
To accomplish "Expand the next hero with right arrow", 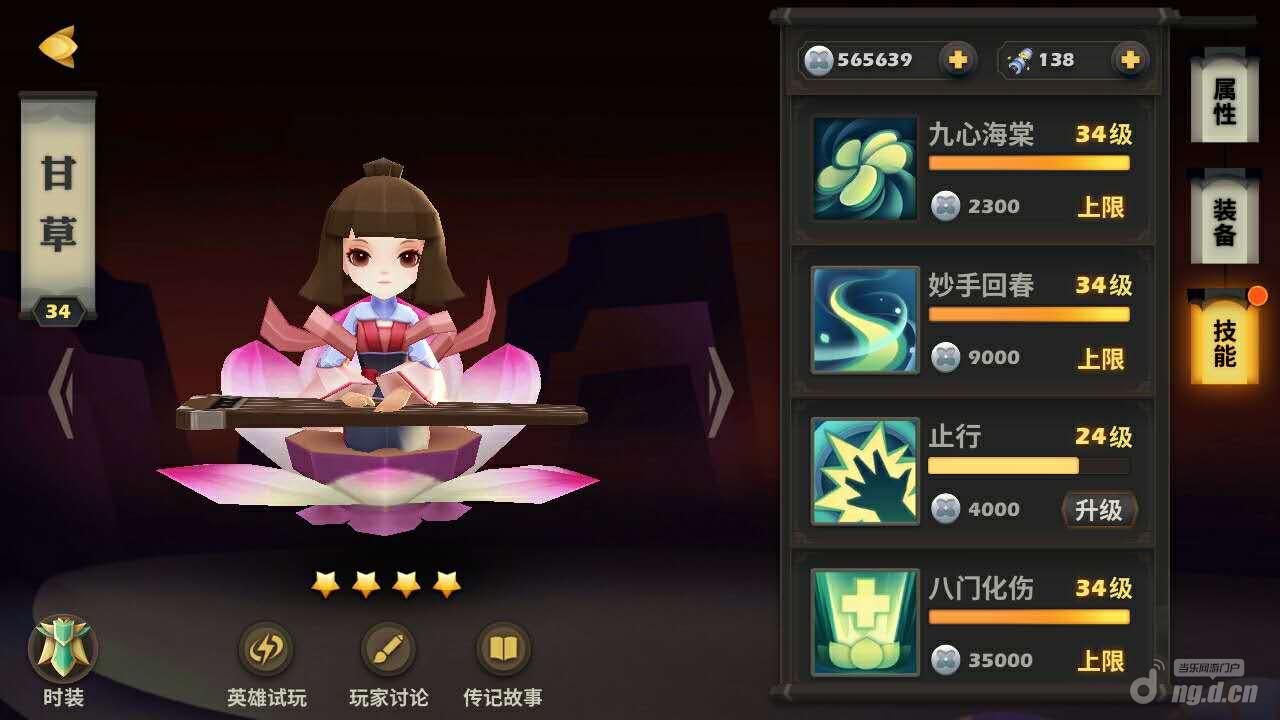I will [x=716, y=393].
